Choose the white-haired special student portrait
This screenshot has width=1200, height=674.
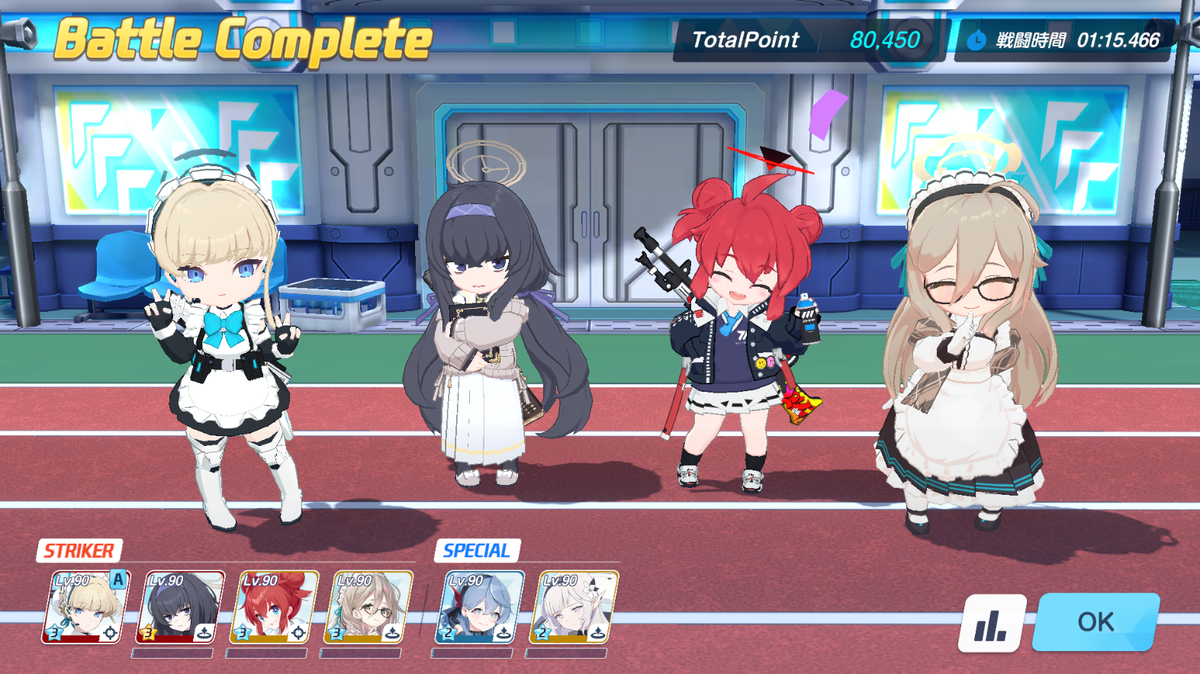tap(574, 607)
